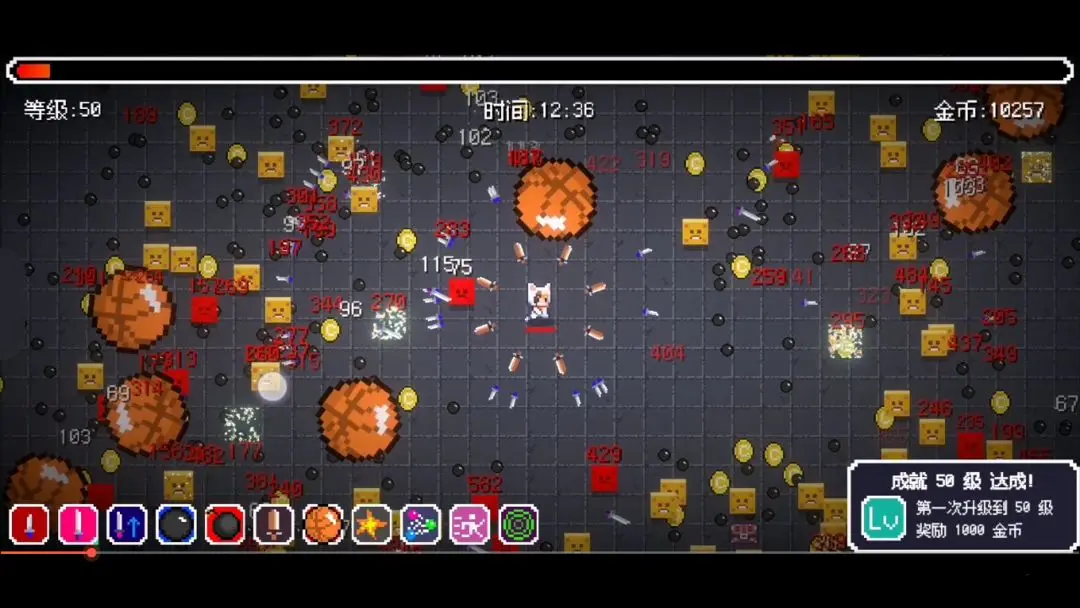The height and width of the screenshot is (608, 1080).
Task: Click the video progress scrubber dot
Action: (x=92, y=552)
